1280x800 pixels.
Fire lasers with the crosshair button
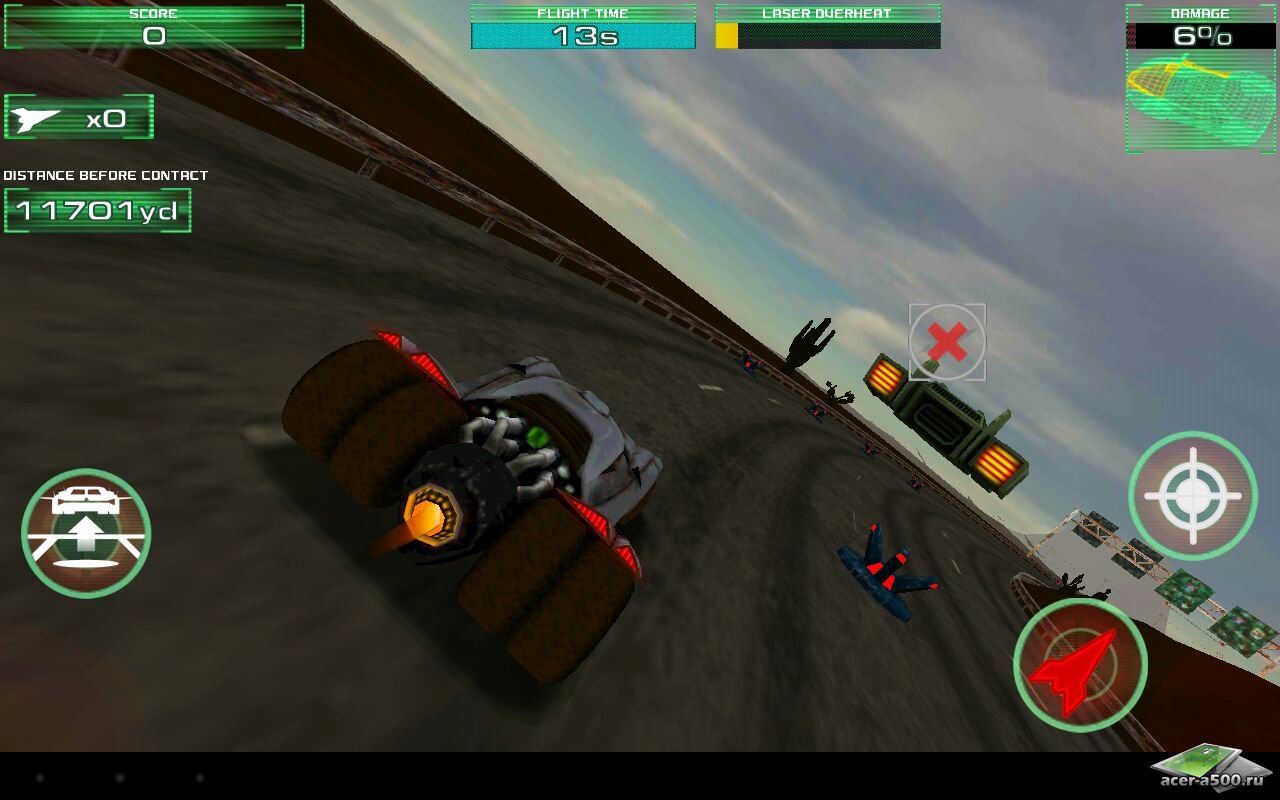point(1193,496)
